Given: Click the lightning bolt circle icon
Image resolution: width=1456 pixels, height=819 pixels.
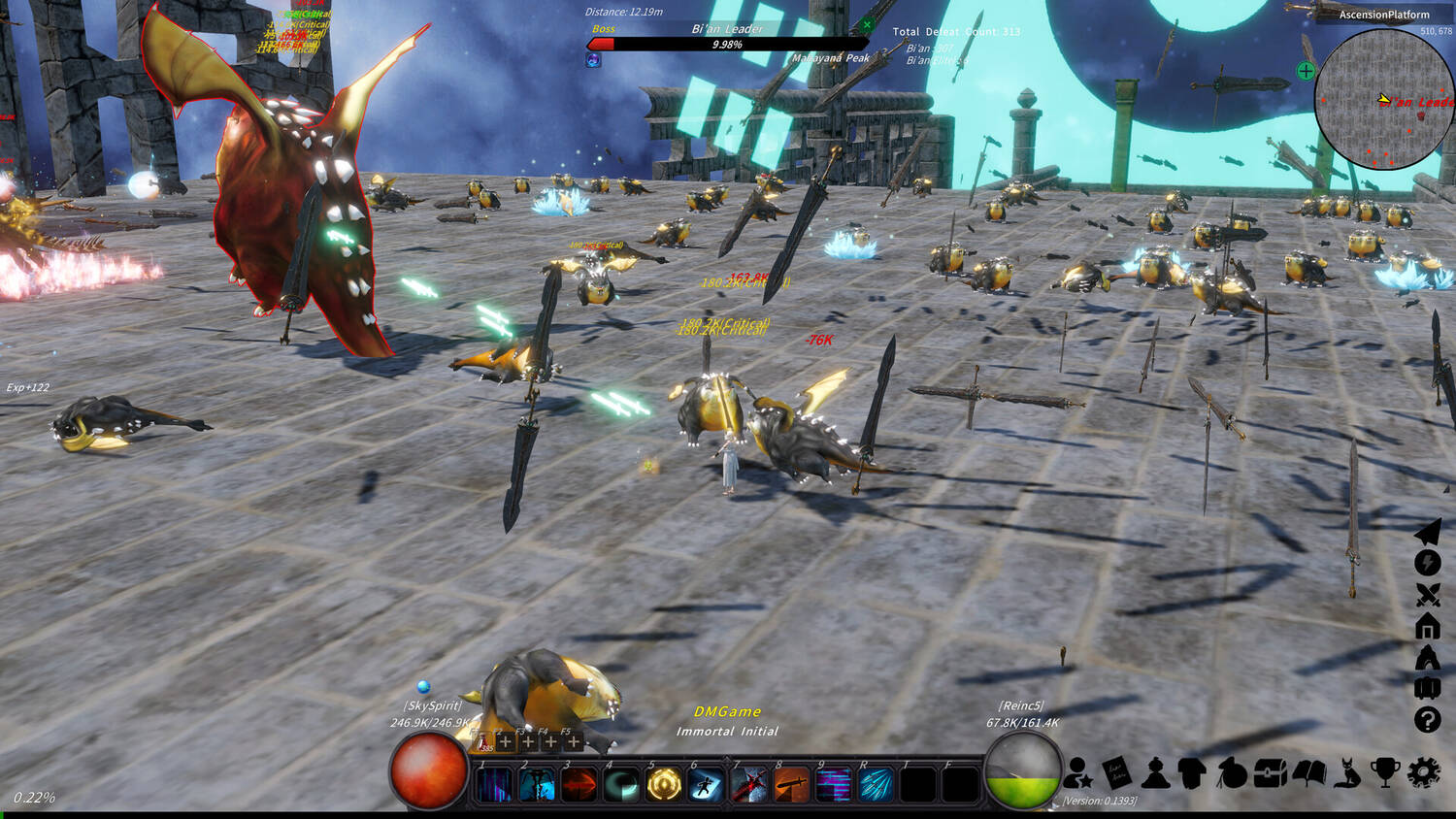Looking at the screenshot, I should point(1427,563).
